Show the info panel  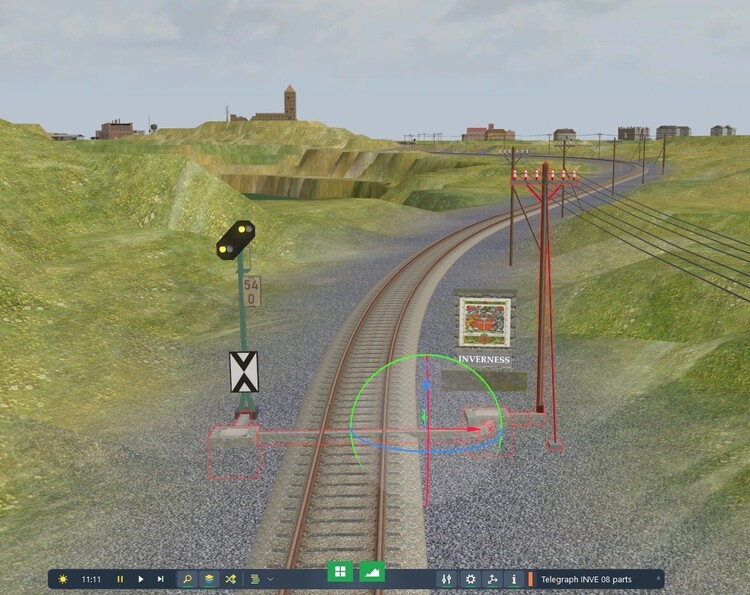(514, 579)
